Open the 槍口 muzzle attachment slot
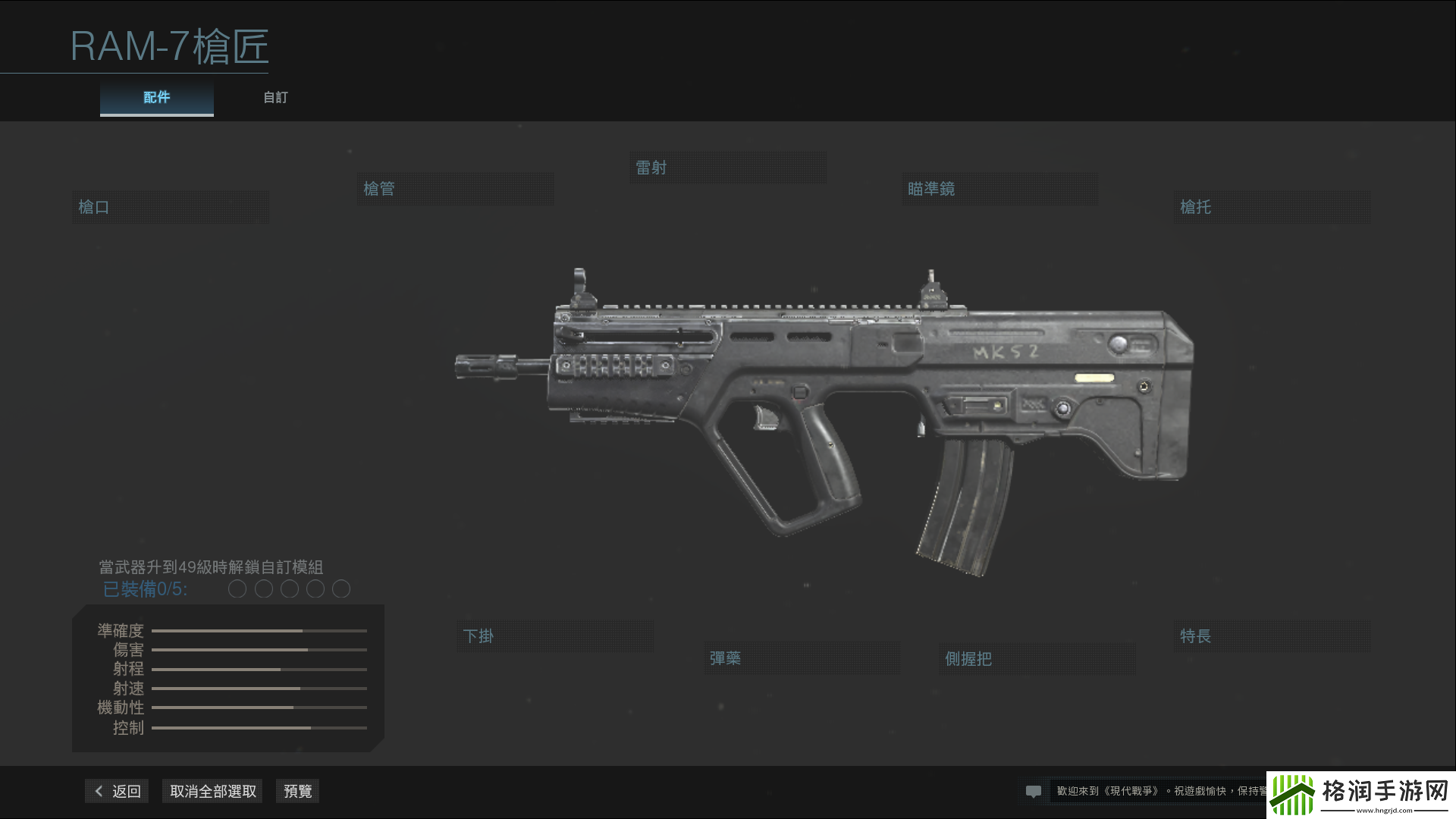The image size is (1456, 819). pos(170,206)
